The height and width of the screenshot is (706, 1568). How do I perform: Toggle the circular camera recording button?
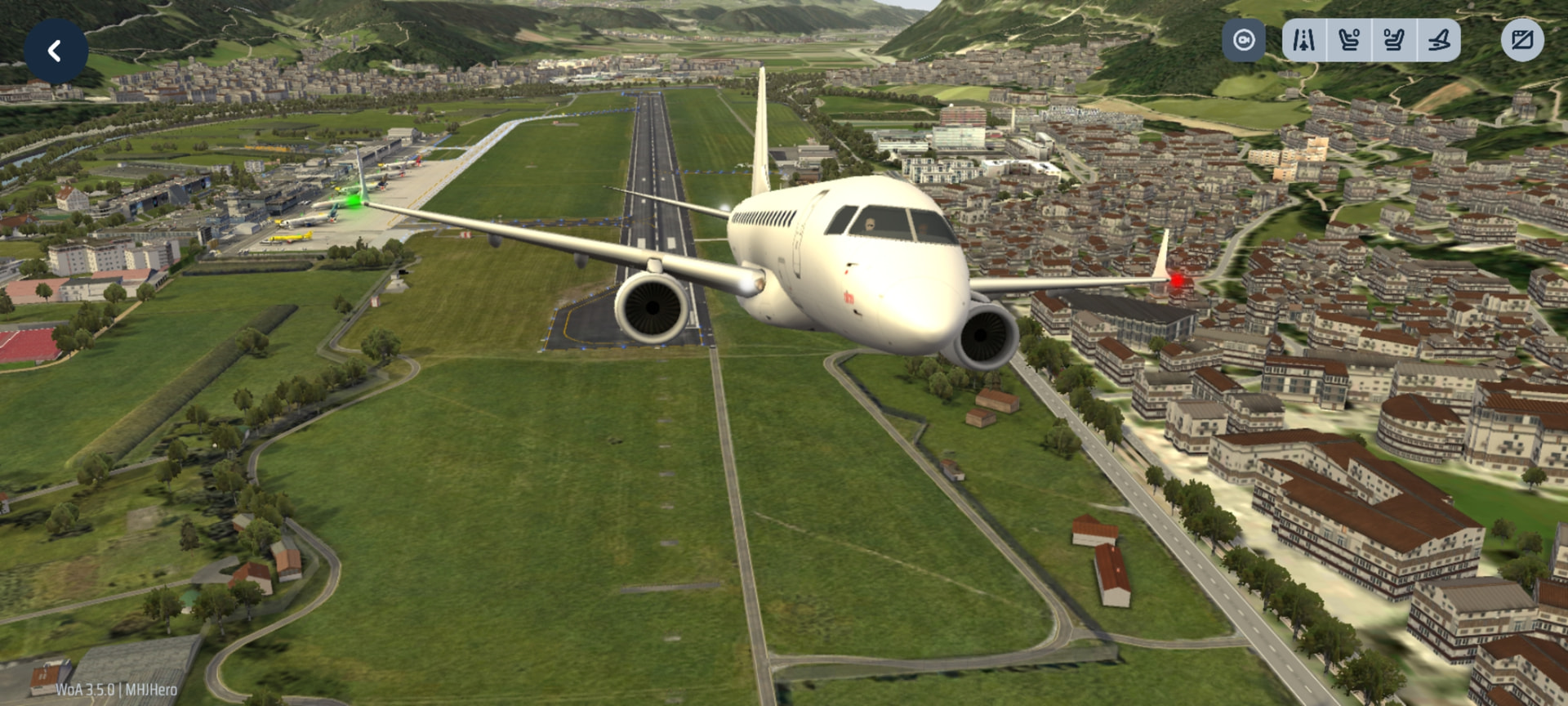click(1243, 40)
